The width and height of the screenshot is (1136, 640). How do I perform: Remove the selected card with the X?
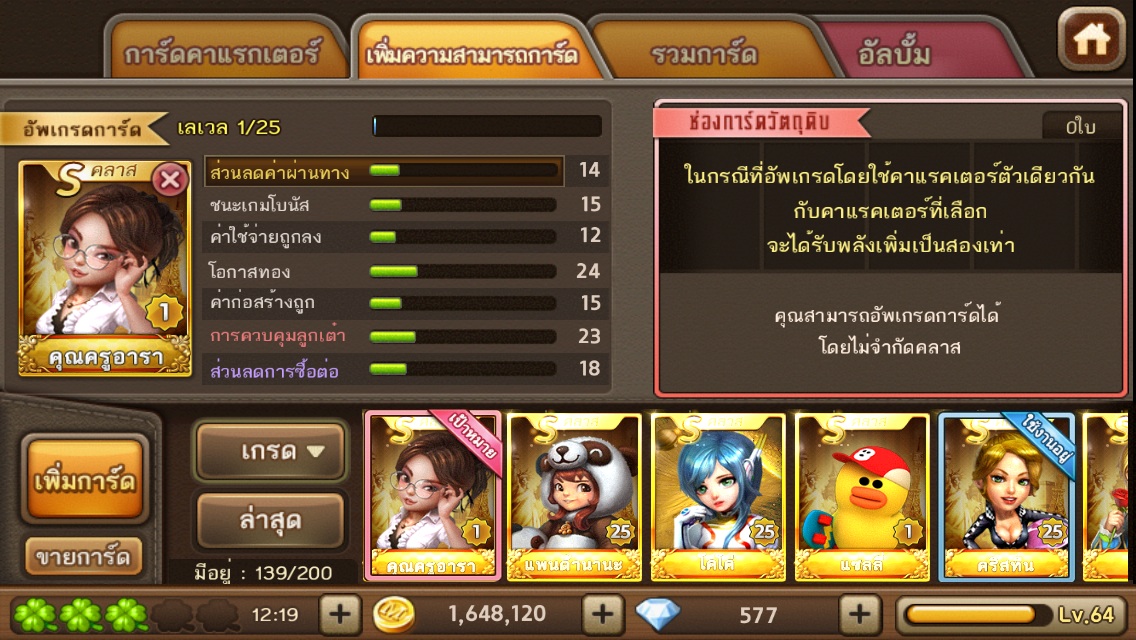click(171, 180)
